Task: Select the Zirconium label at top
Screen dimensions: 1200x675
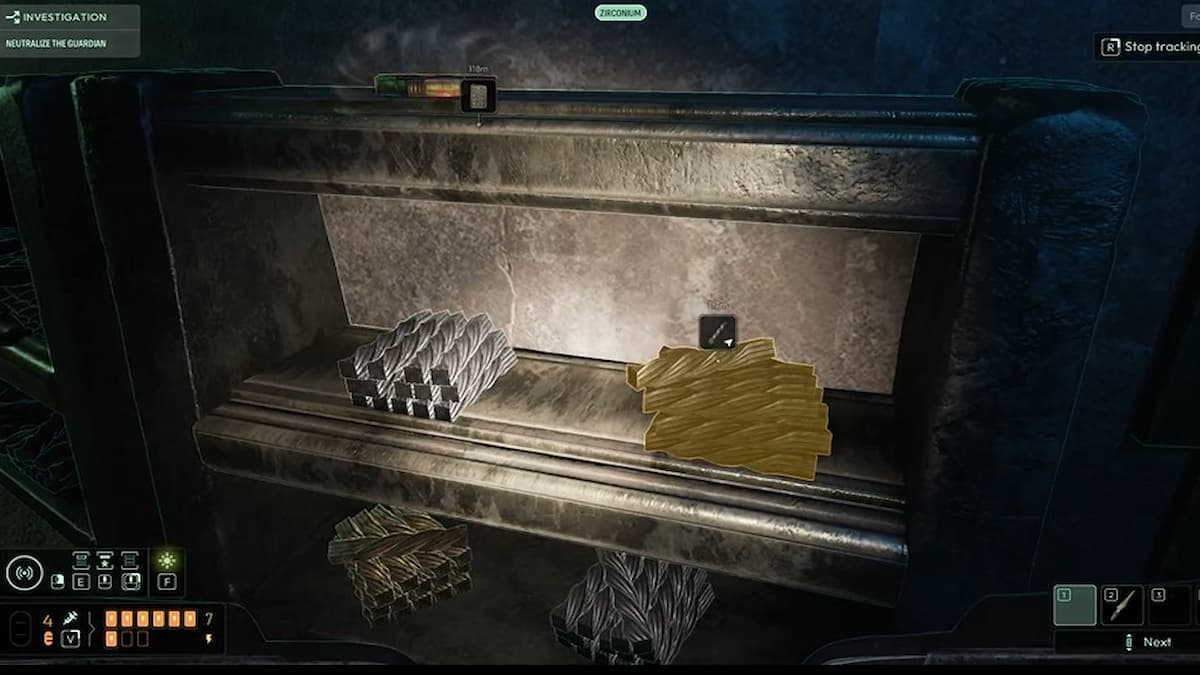Action: click(x=620, y=13)
